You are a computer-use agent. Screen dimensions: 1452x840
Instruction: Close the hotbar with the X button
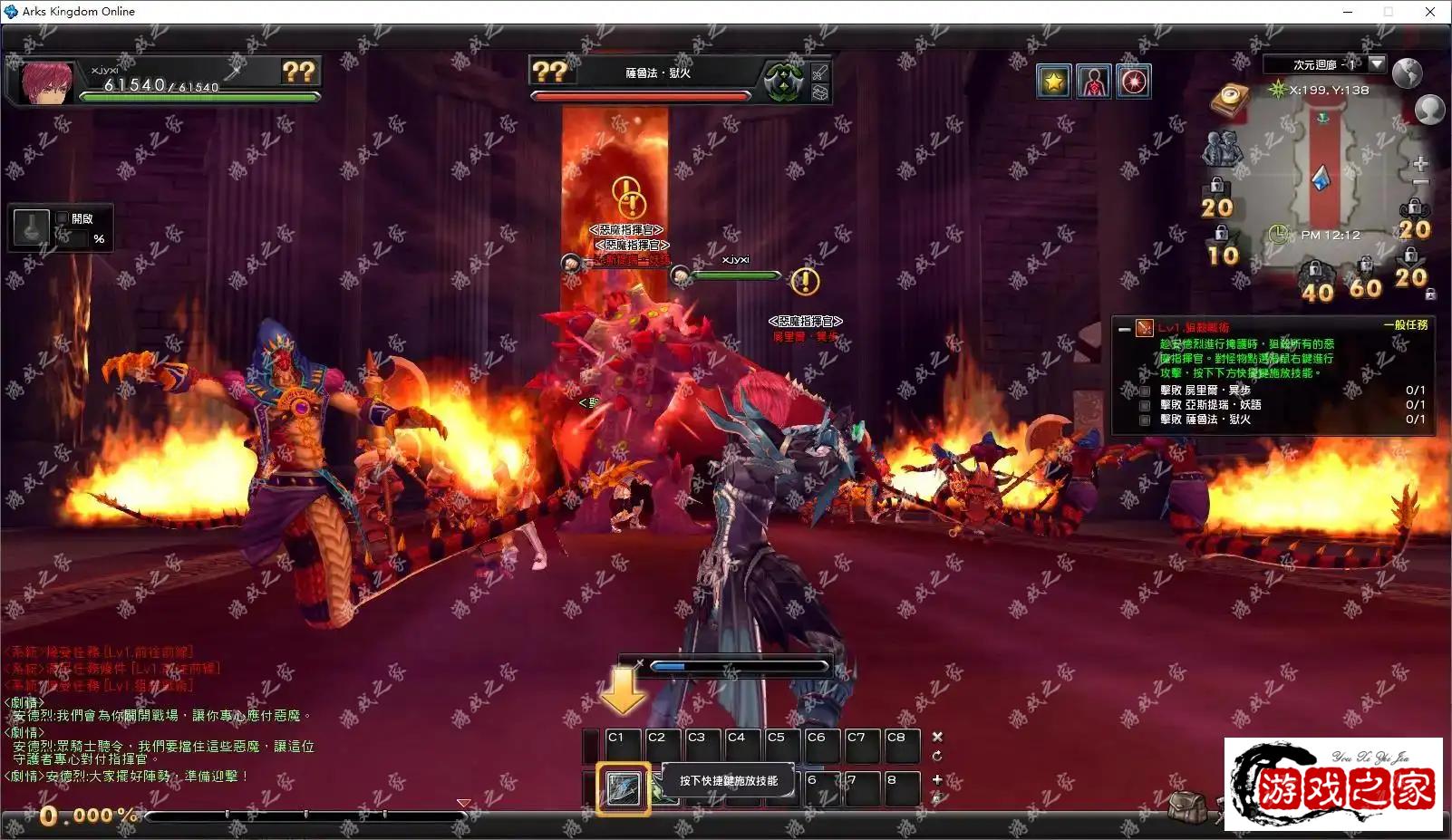click(937, 737)
